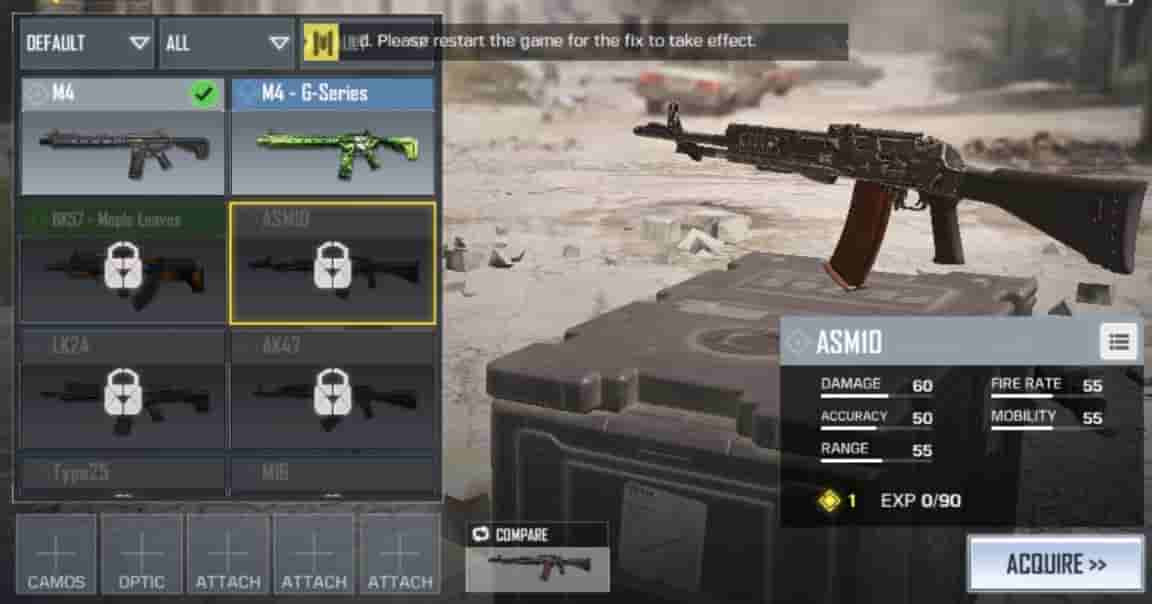Select the locked AK117 - Maple Leaves tile
Viewport: 1152px width, 604px height.
pos(123,264)
